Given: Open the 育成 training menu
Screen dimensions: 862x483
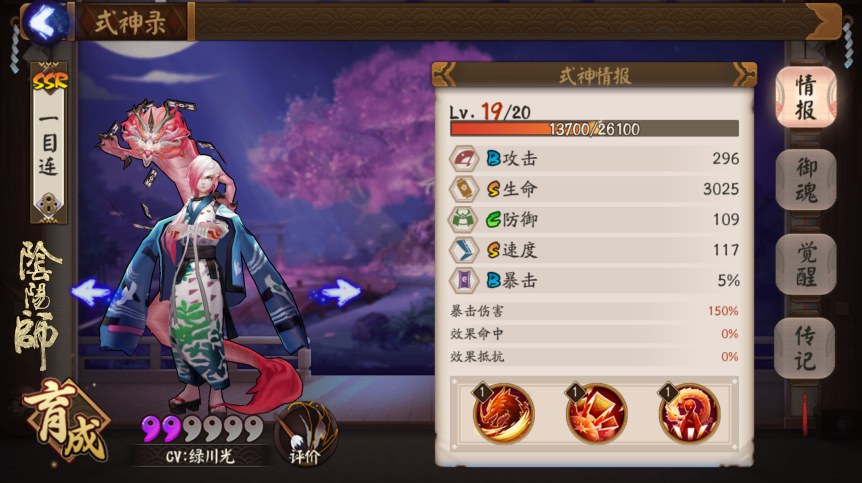Looking at the screenshot, I should click(63, 421).
